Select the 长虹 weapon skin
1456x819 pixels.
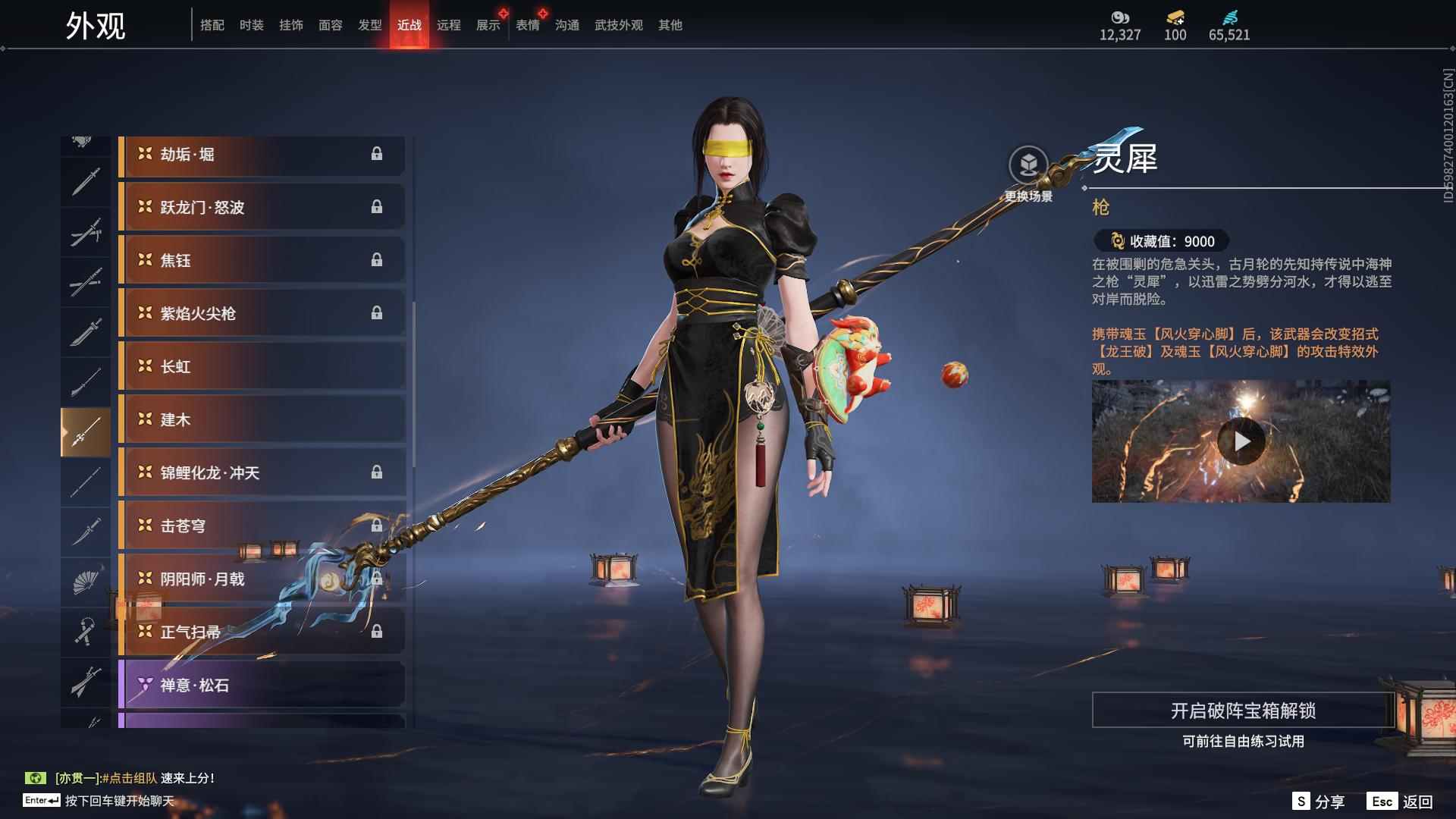[x=262, y=367]
